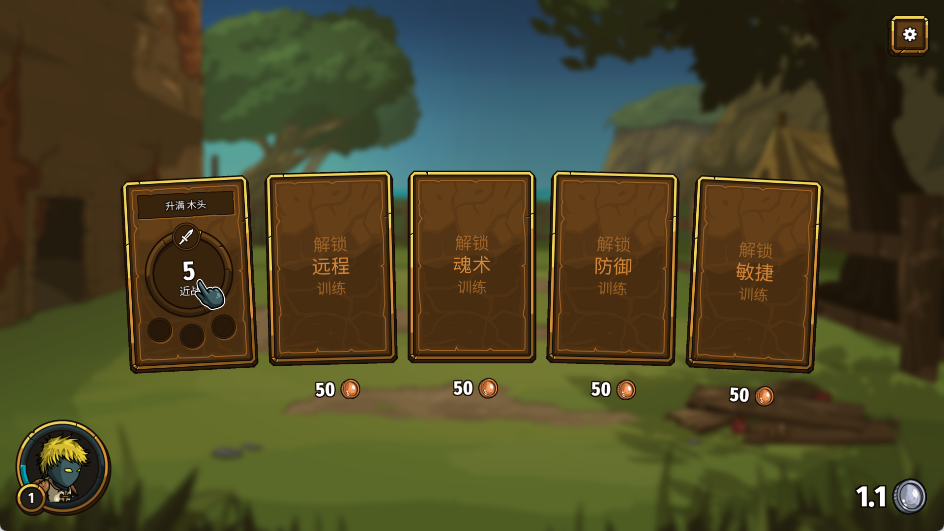The height and width of the screenshot is (531, 944).
Task: Open the gear settings menu
Action: point(909,34)
